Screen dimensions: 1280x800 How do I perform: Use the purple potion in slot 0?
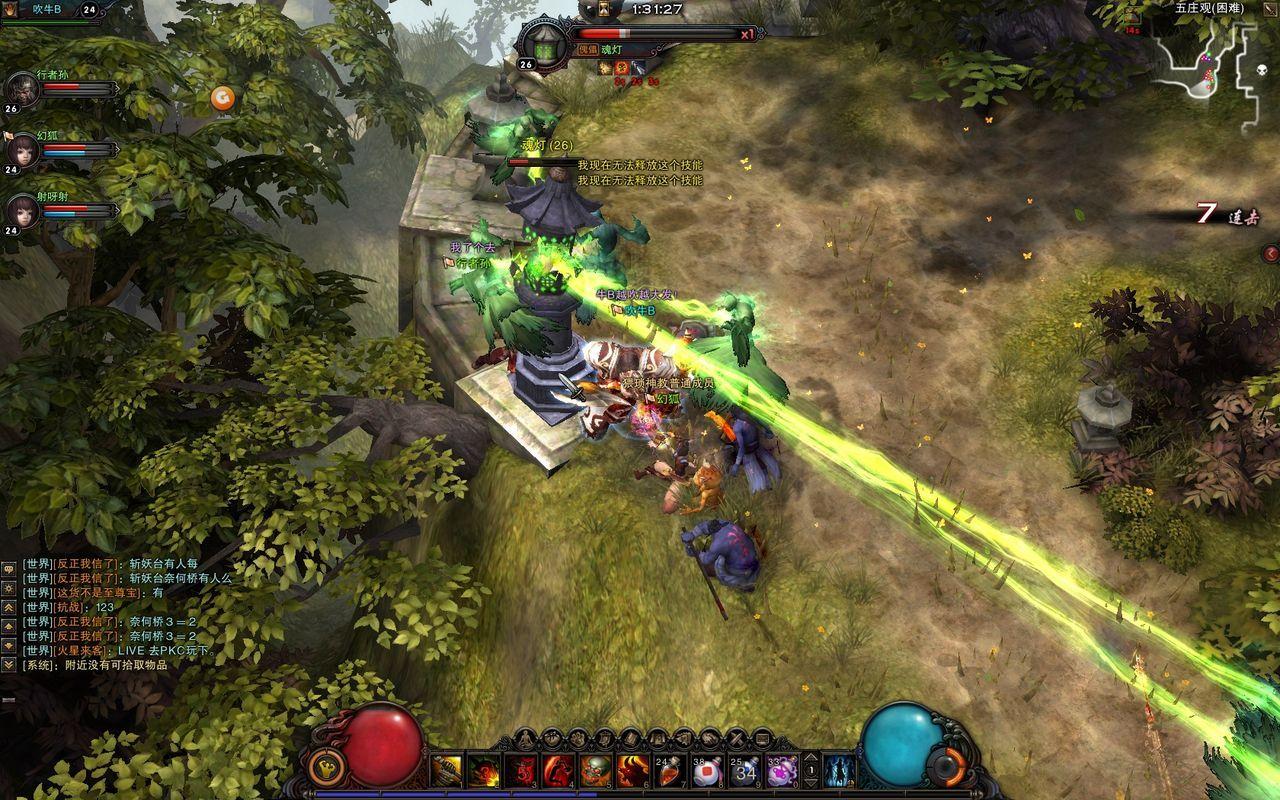(780, 771)
